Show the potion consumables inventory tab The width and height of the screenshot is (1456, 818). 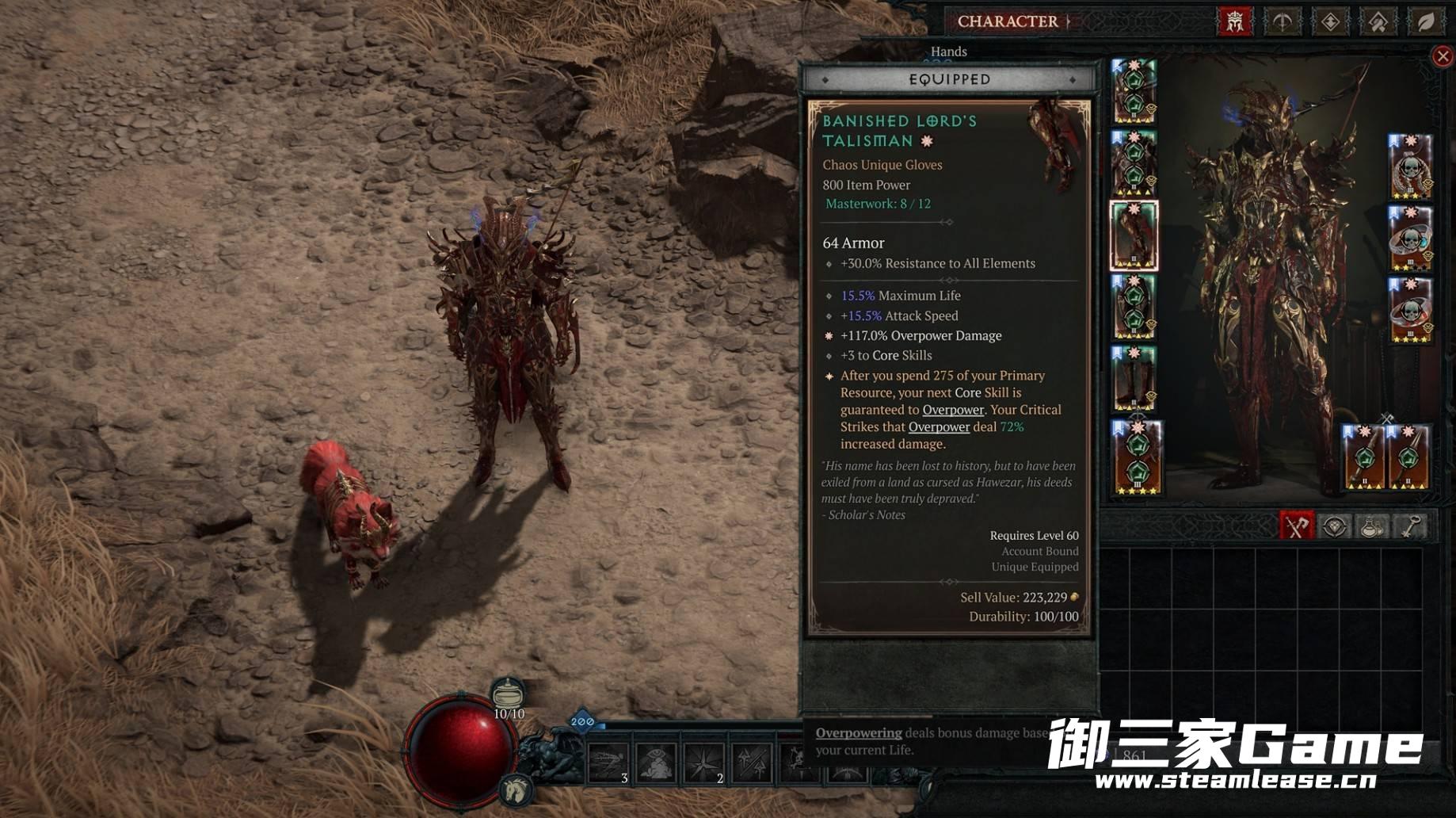point(1372,526)
